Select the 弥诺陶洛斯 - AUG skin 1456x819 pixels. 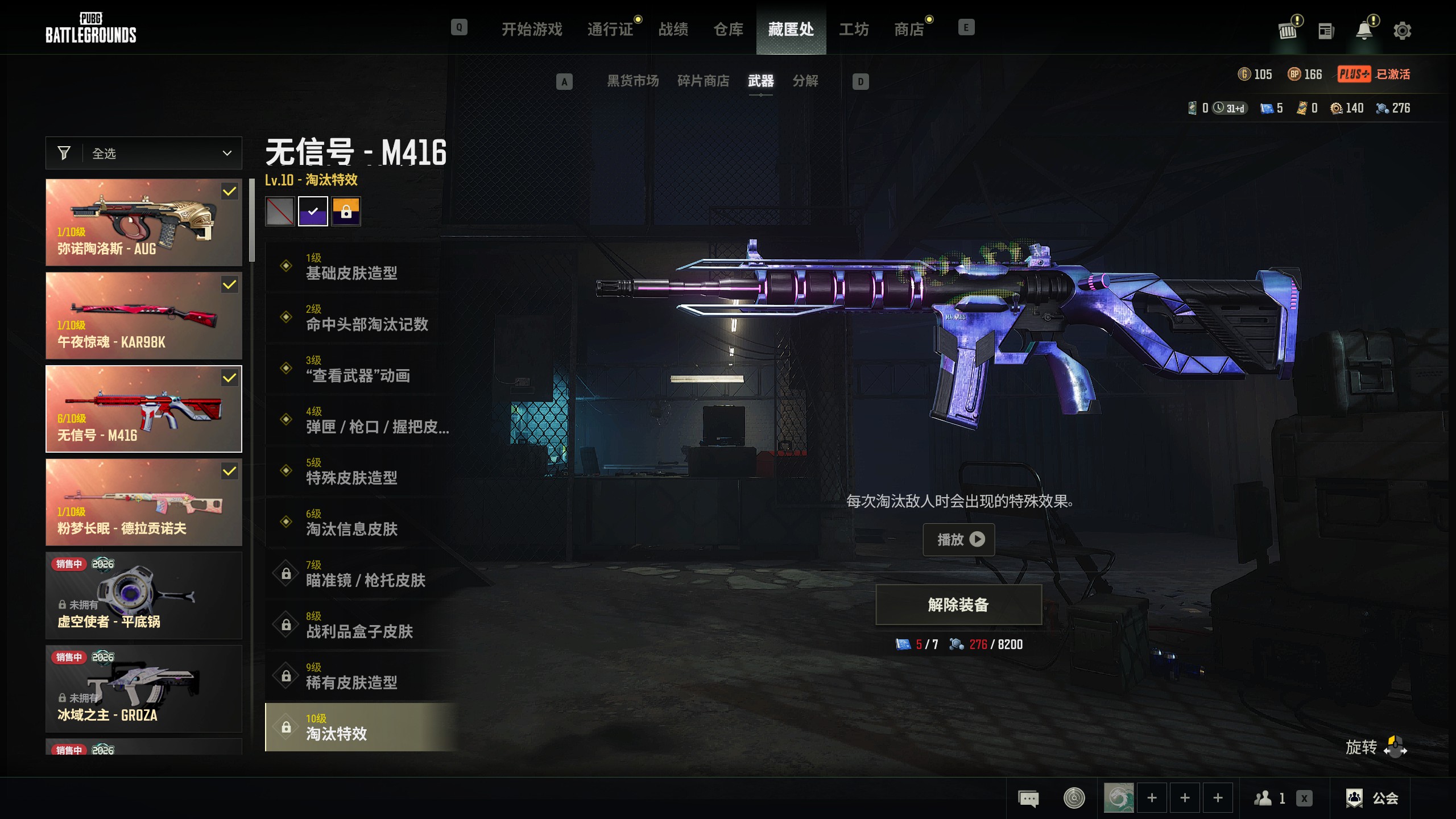tap(144, 222)
